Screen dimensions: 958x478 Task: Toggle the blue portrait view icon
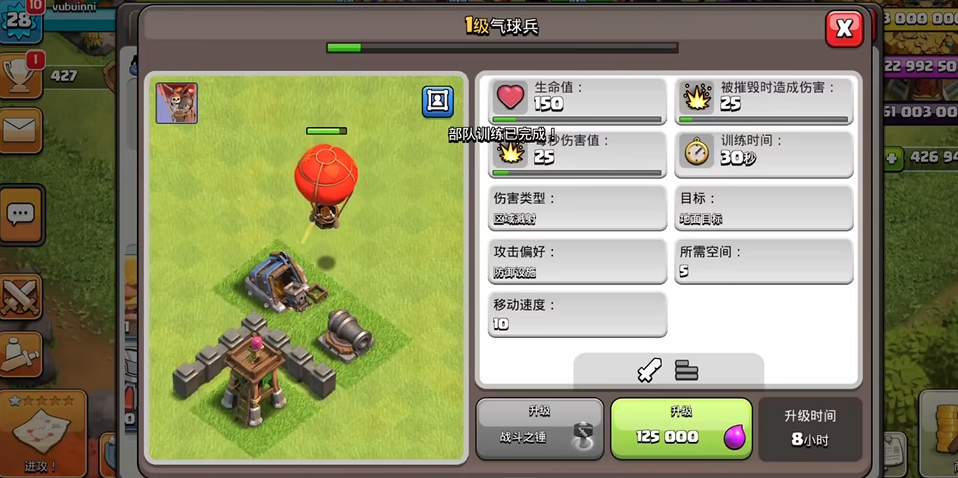coord(437,101)
